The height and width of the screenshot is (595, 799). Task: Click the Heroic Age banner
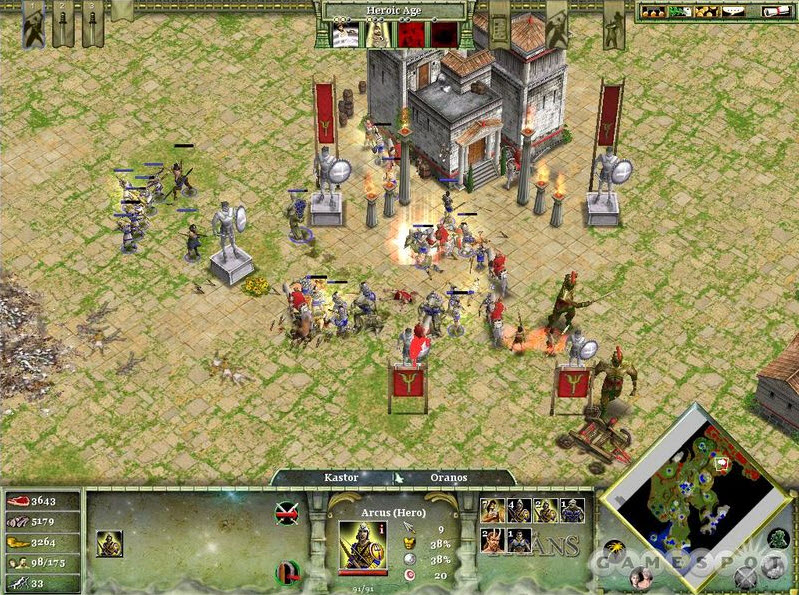click(x=391, y=10)
